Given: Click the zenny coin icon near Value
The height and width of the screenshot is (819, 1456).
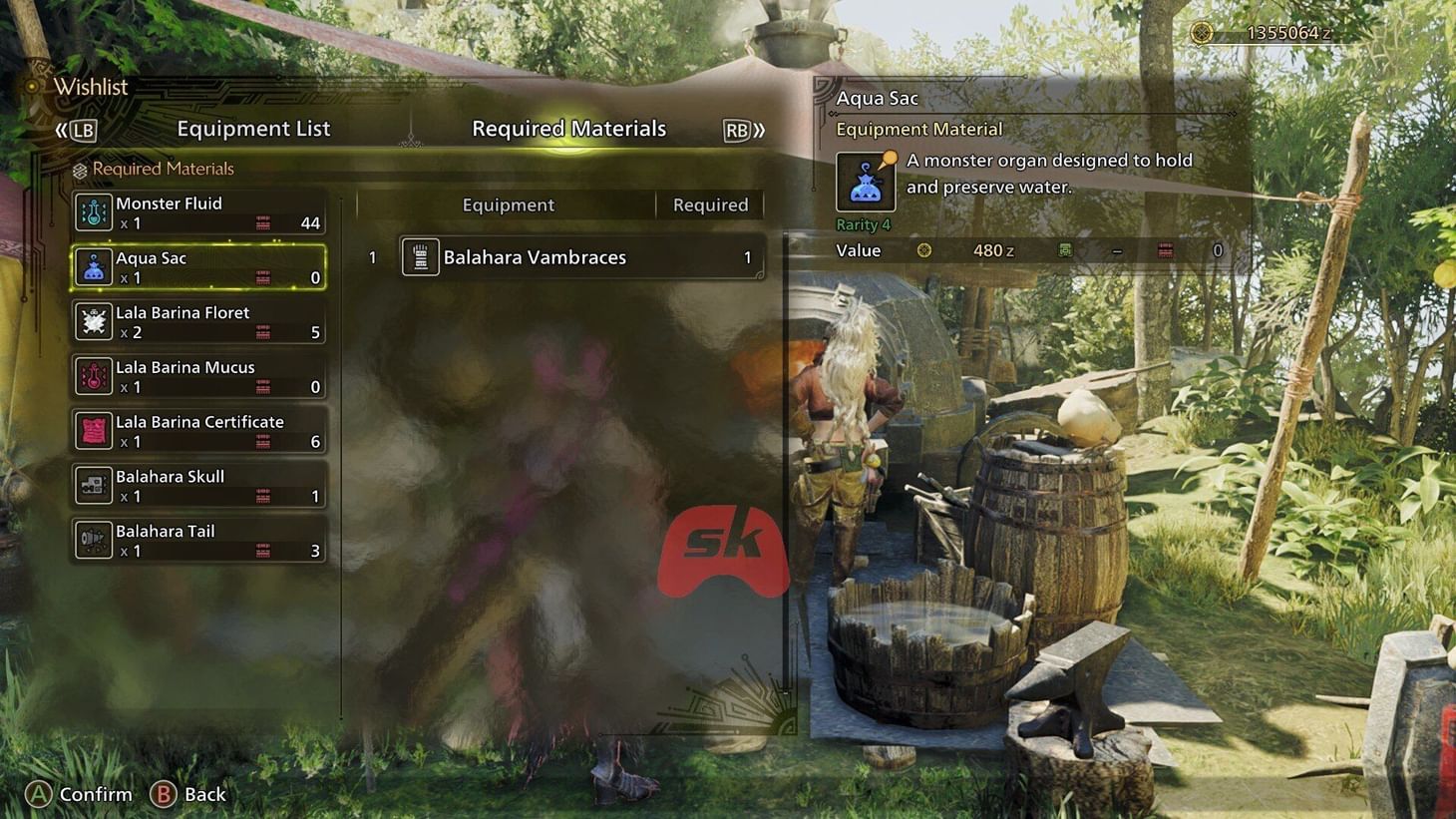Looking at the screenshot, I should (x=924, y=250).
